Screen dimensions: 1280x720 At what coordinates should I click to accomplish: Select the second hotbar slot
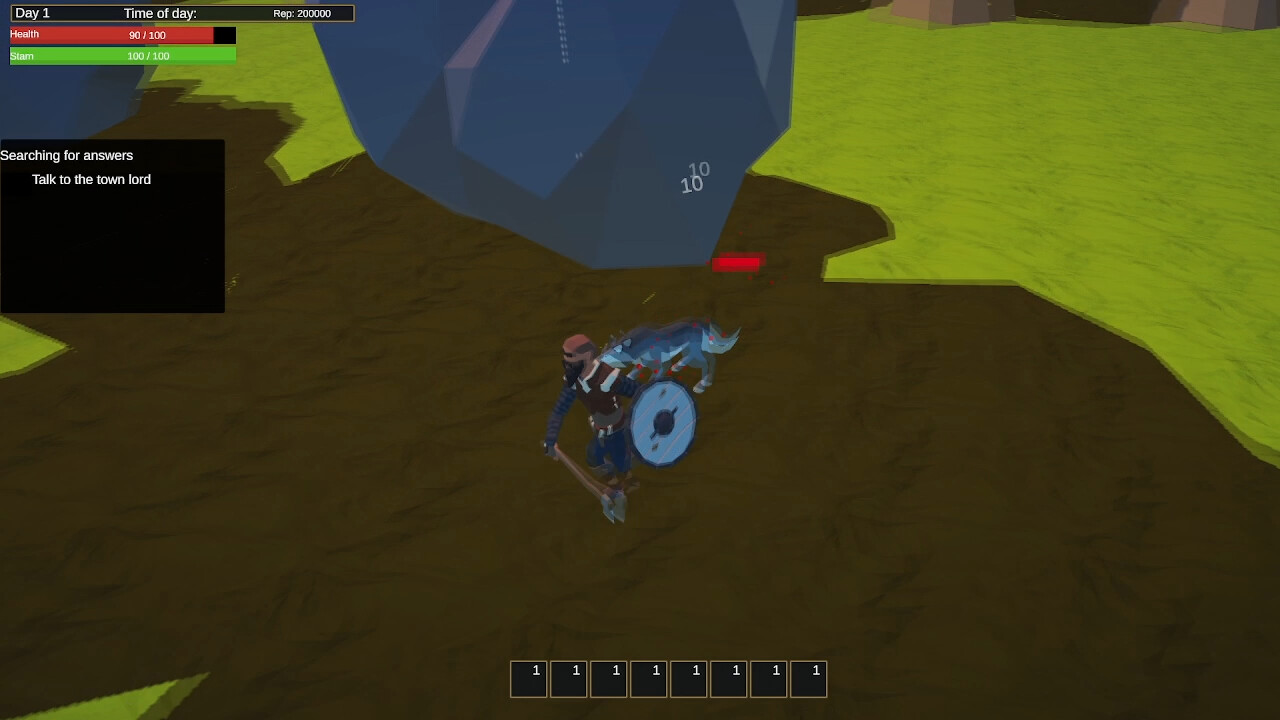[x=568, y=678]
